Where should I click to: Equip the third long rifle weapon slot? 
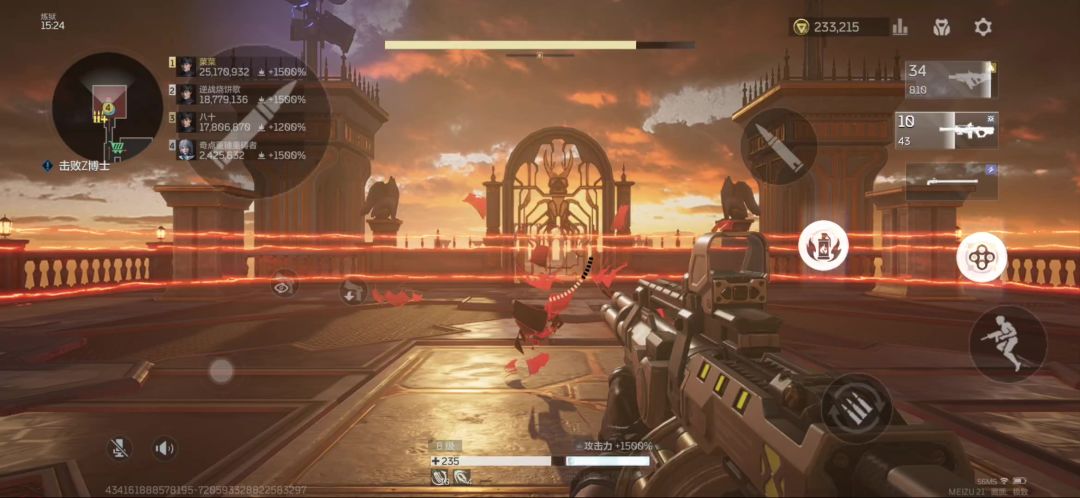[x=951, y=179]
